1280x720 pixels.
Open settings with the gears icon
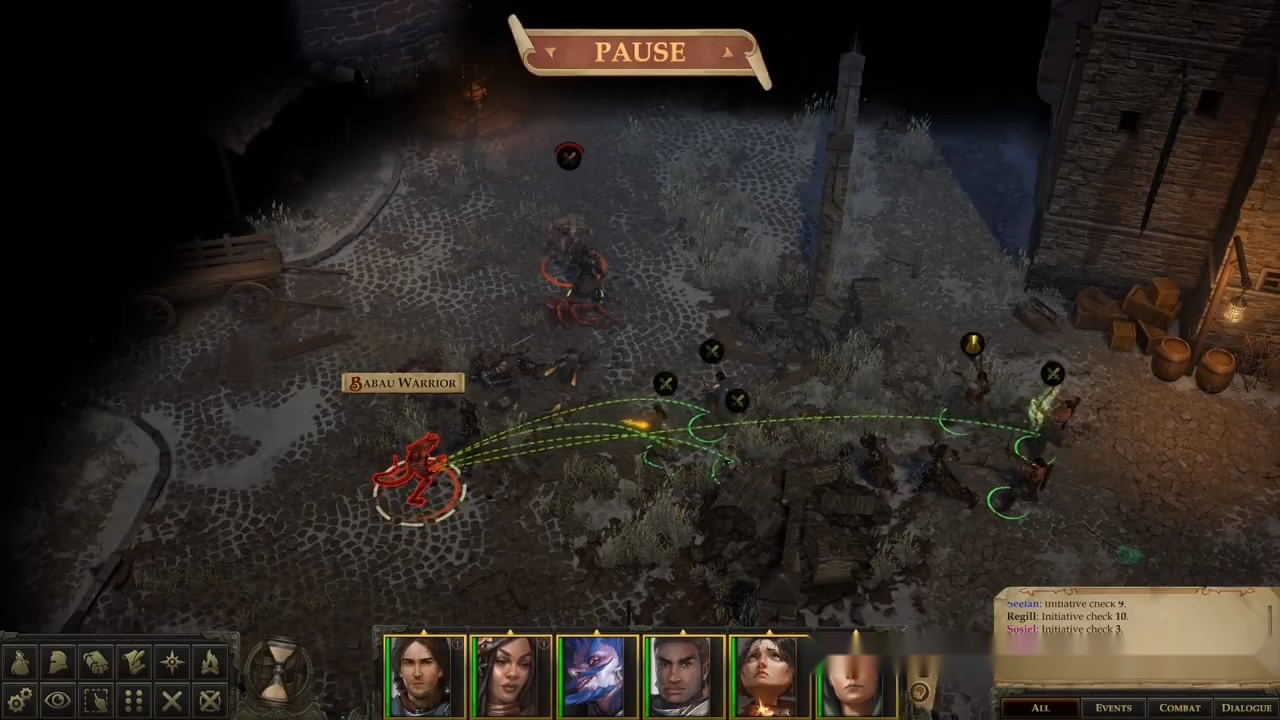(x=20, y=699)
